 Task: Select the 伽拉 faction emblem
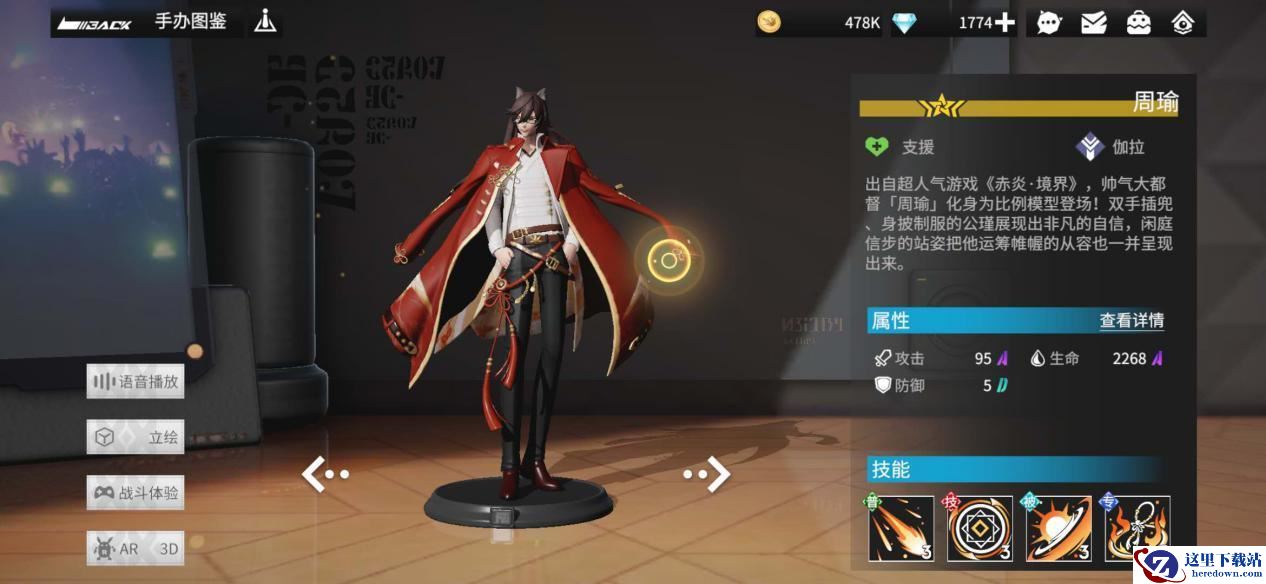[1090, 147]
